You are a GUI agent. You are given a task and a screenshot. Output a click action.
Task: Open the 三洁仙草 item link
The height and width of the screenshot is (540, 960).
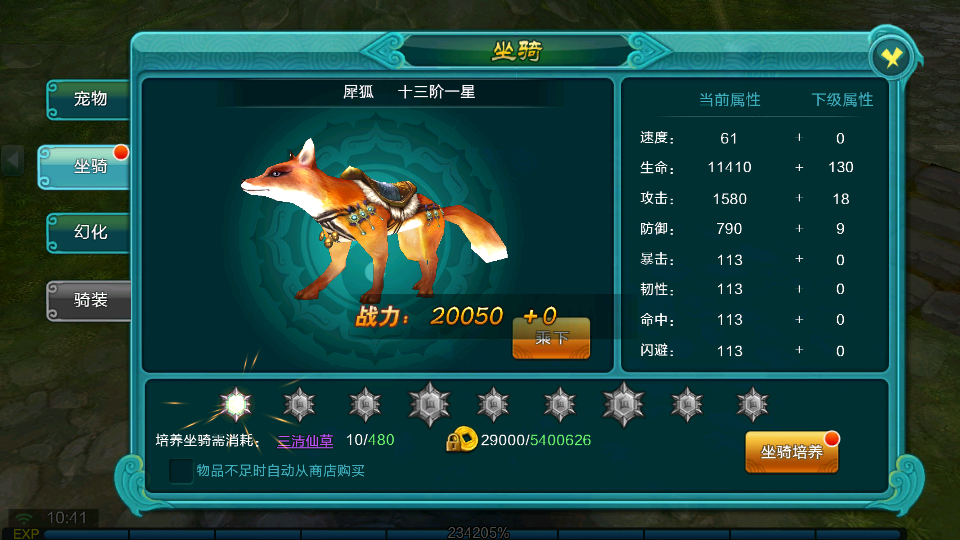pyautogui.click(x=305, y=440)
